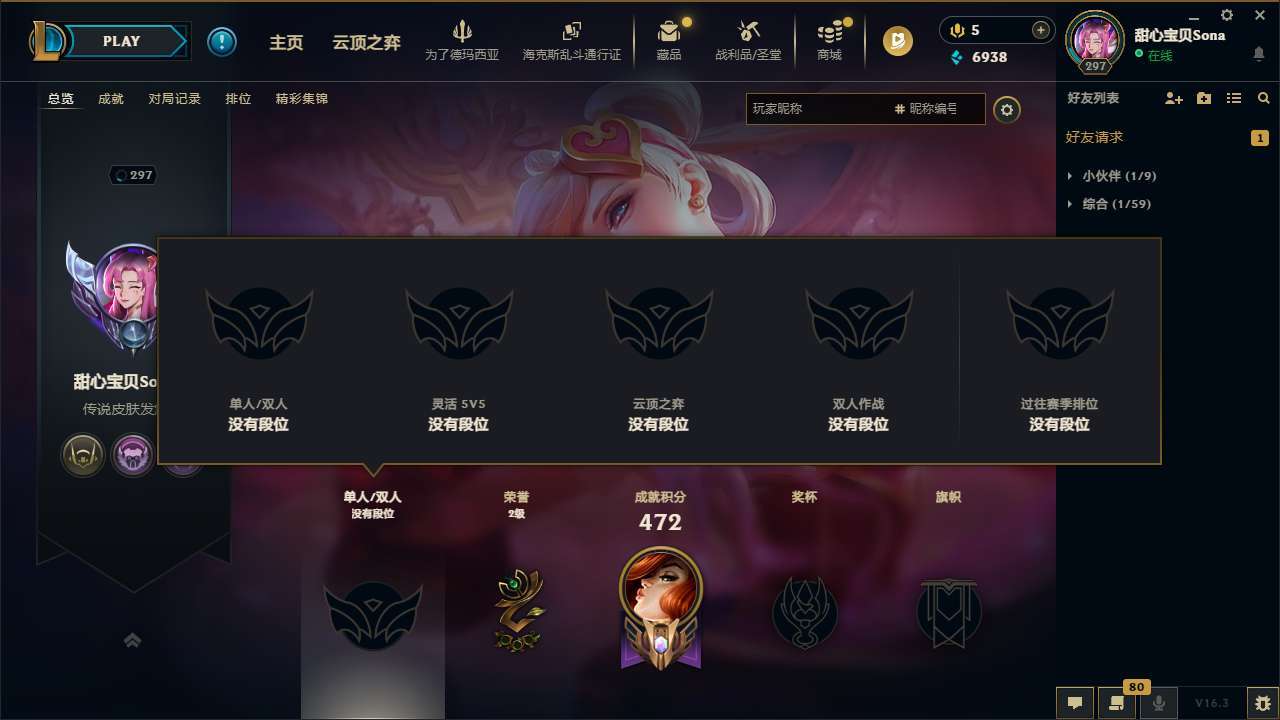The height and width of the screenshot is (720, 1280).
Task: Open the 商城 store icon
Action: pos(829,40)
